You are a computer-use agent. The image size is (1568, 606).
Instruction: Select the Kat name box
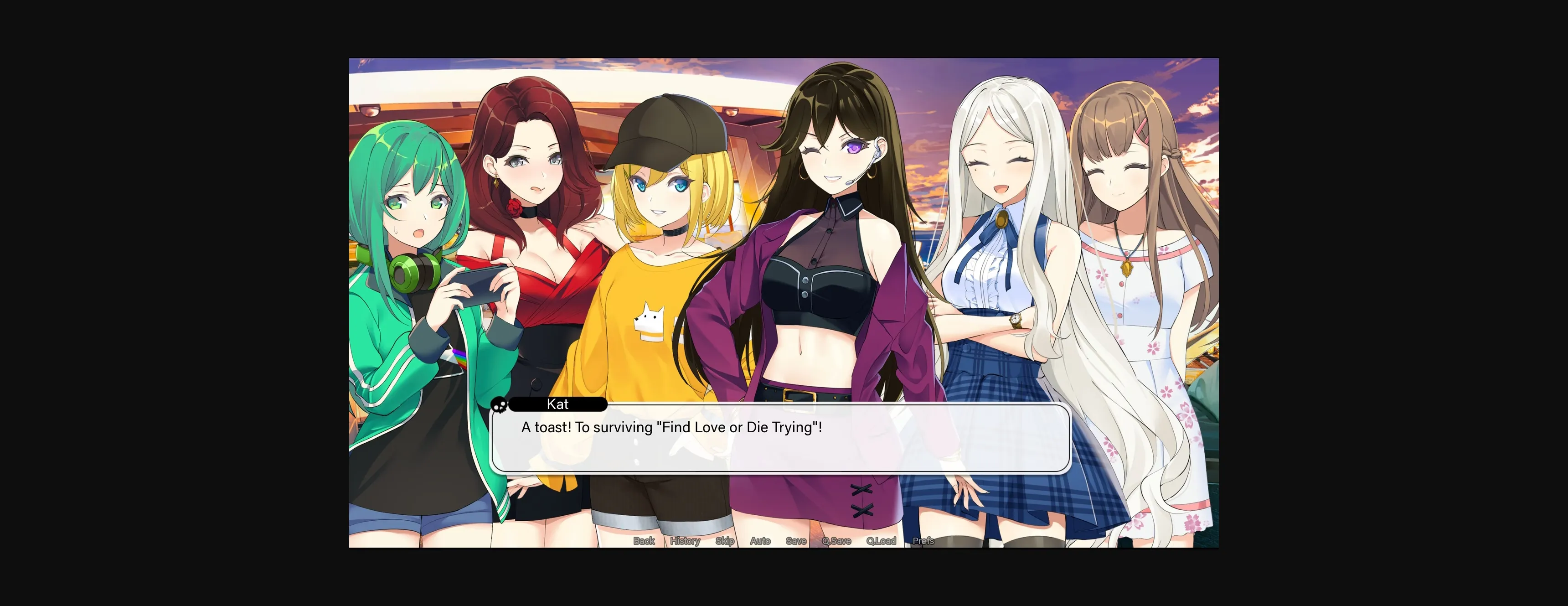coord(557,404)
